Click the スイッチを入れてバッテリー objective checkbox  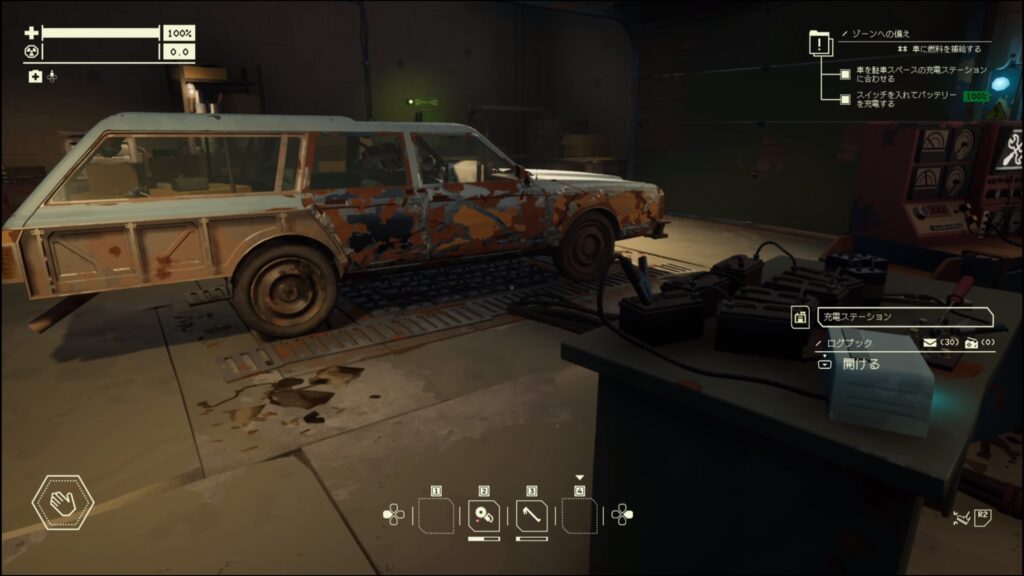[846, 99]
